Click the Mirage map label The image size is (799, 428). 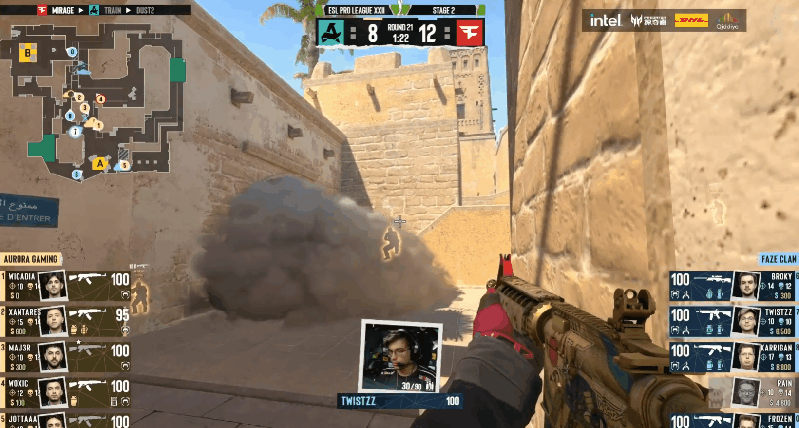coord(56,10)
